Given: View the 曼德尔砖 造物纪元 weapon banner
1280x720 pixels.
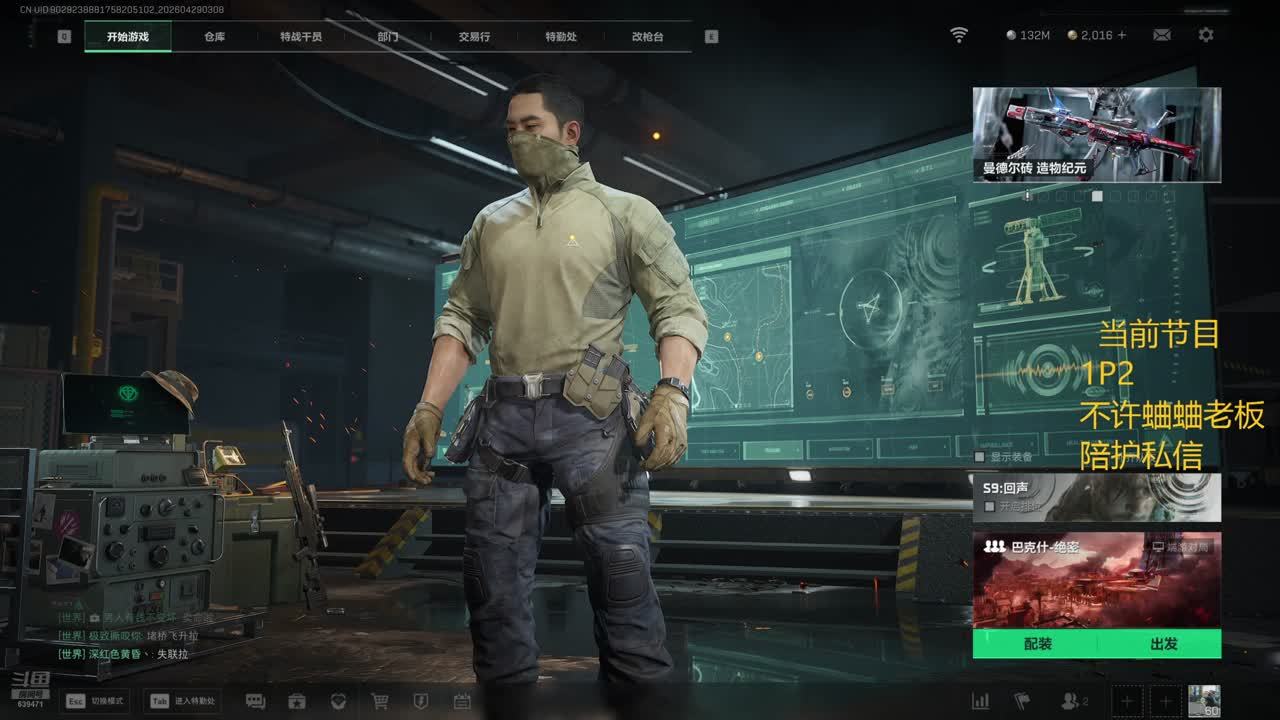Looking at the screenshot, I should pyautogui.click(x=1096, y=134).
